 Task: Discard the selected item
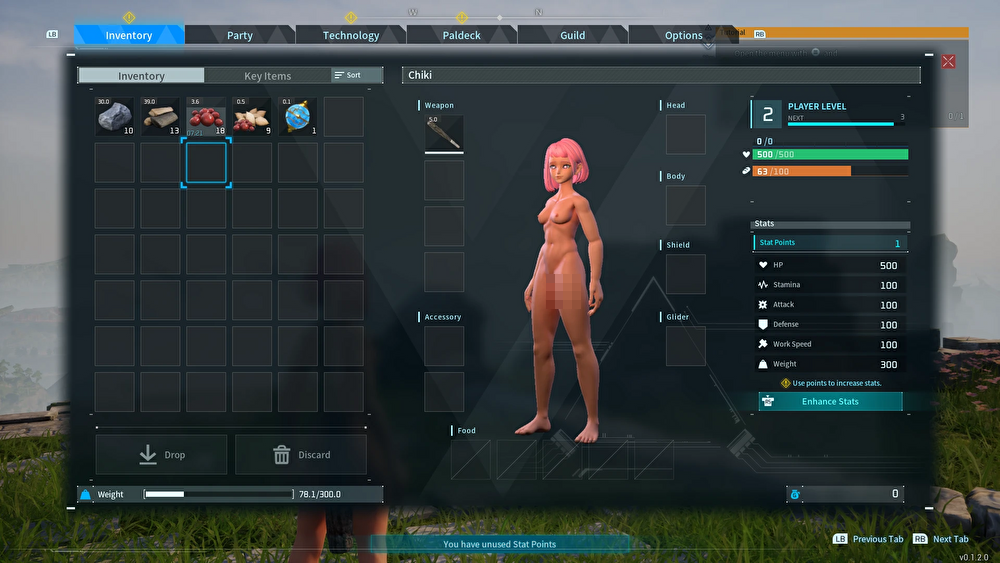(x=301, y=455)
